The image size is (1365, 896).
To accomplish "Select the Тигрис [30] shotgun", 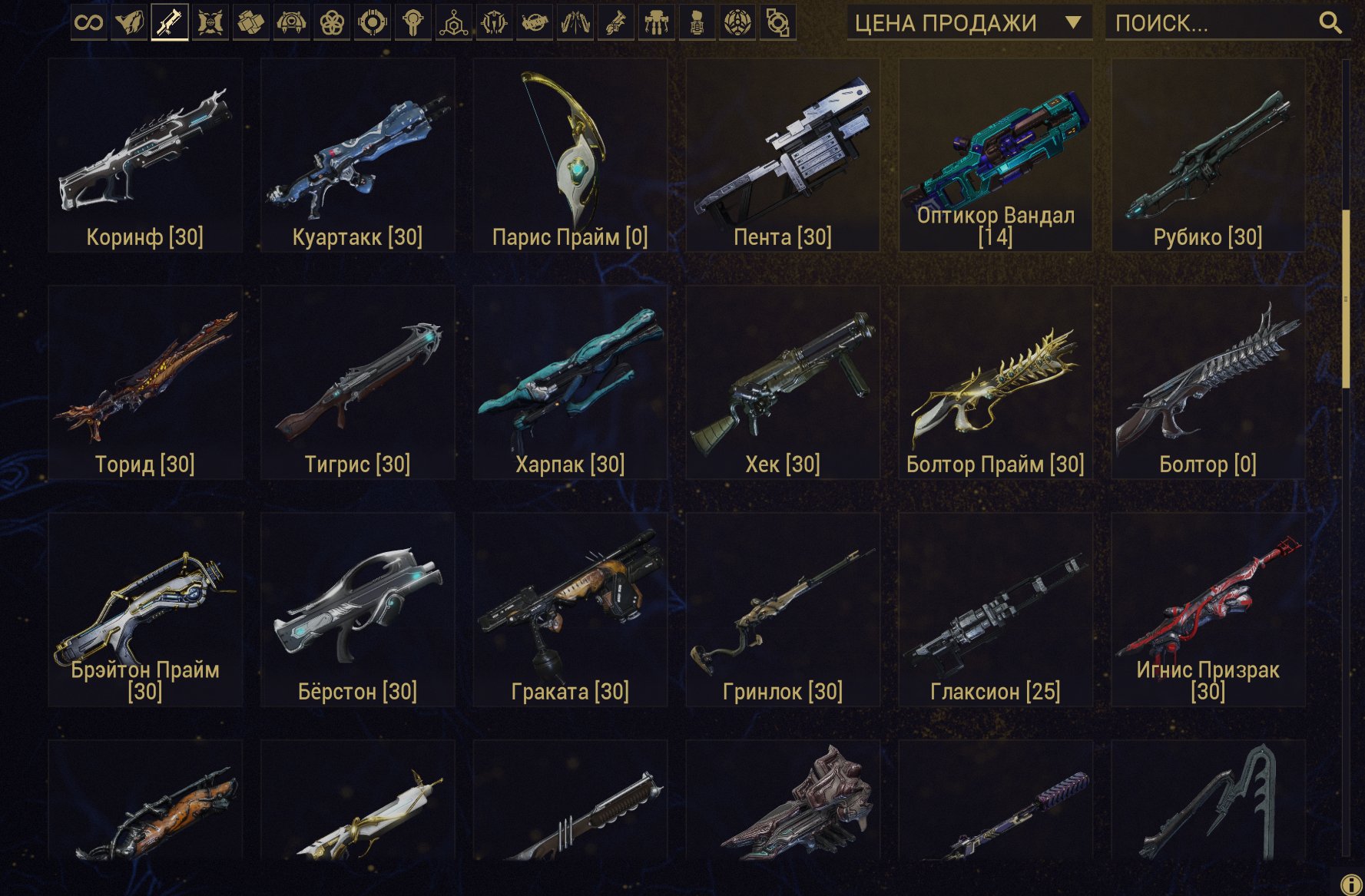I will pos(357,383).
